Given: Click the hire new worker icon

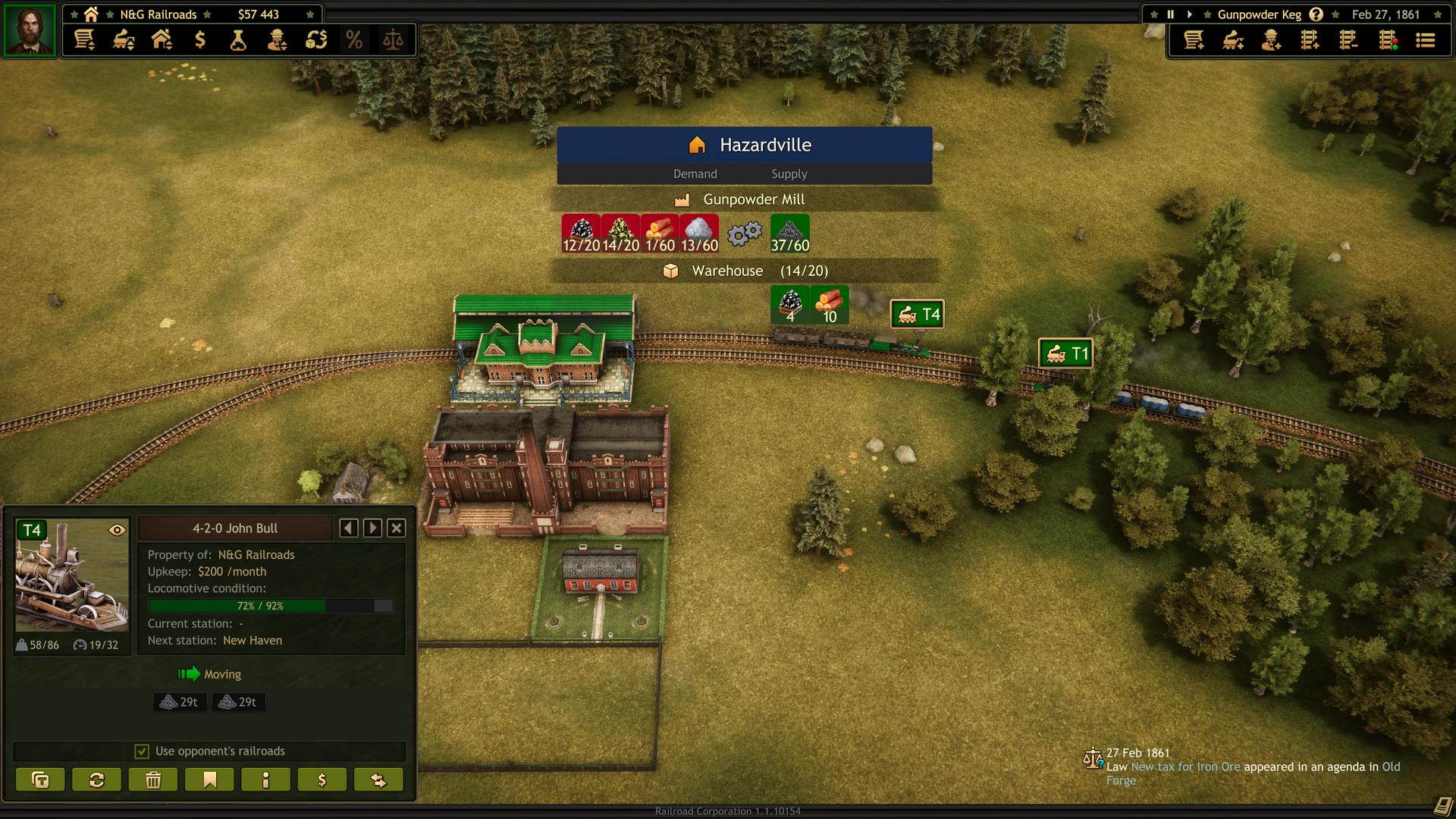Looking at the screenshot, I should point(1272,42).
